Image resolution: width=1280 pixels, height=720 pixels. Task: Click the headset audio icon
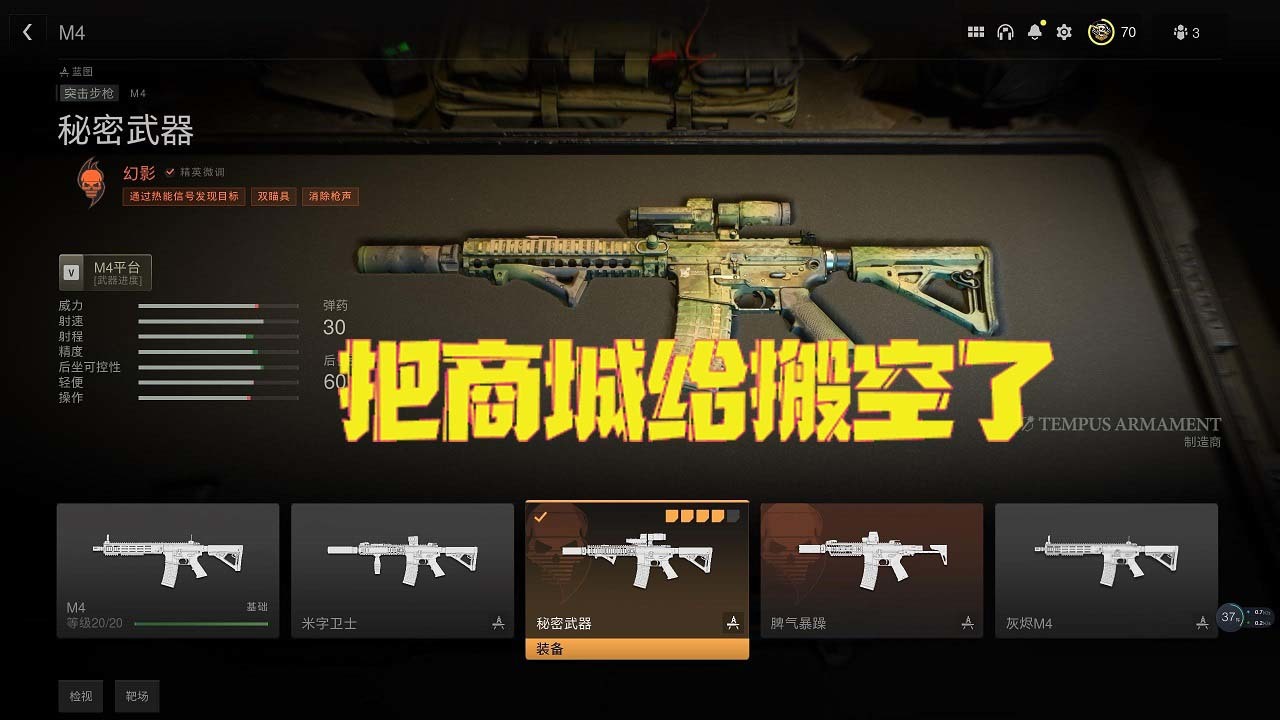[1006, 31]
